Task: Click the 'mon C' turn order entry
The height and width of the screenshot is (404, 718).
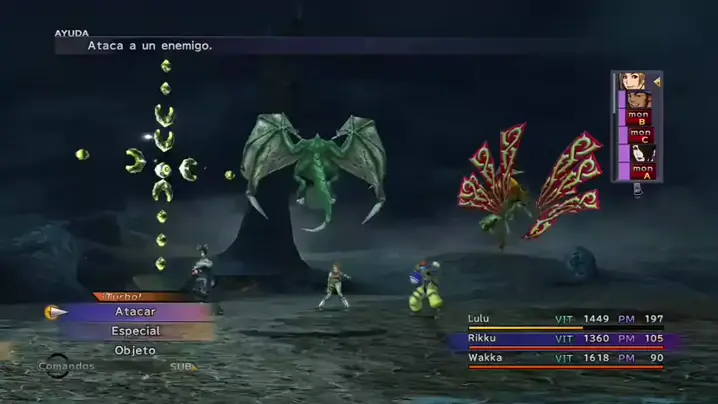Action: [639, 136]
